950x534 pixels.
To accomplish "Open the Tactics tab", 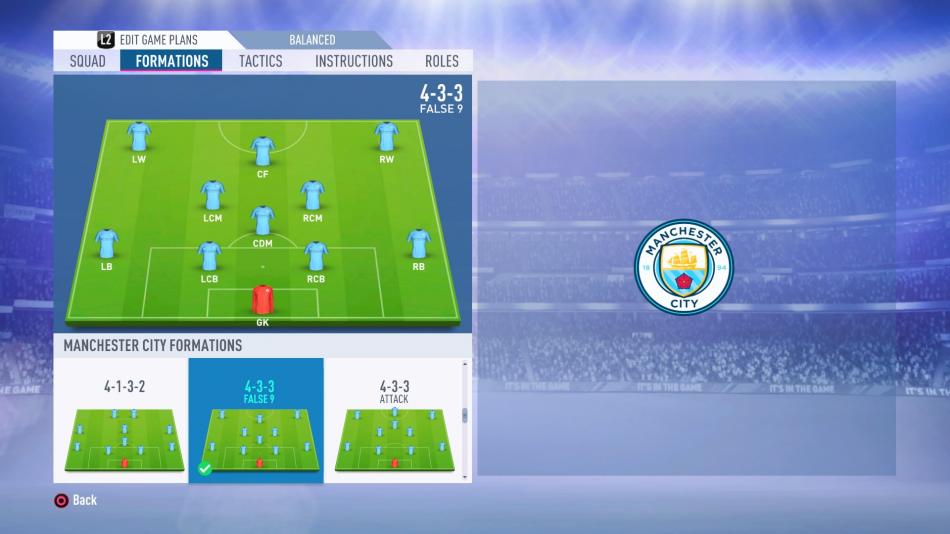I will point(260,61).
